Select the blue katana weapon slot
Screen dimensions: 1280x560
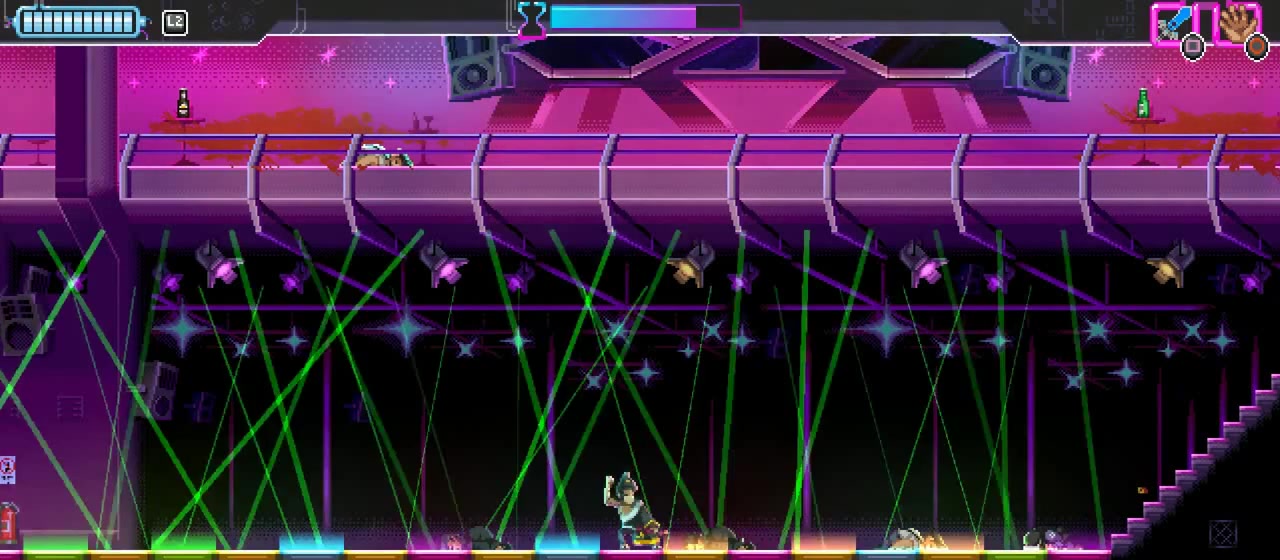1175,24
